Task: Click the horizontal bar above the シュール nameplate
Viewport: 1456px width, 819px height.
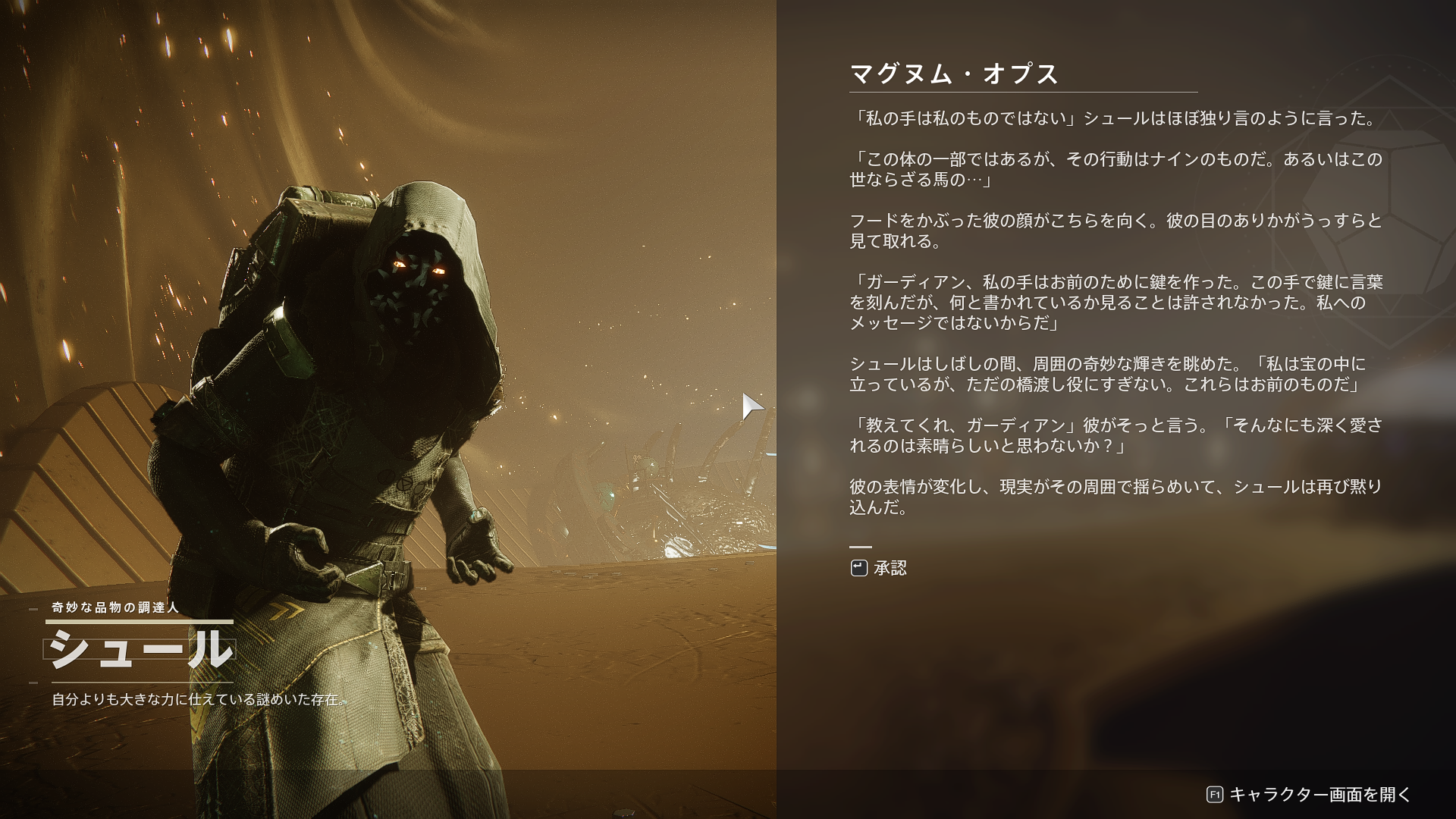Action: 140,620
